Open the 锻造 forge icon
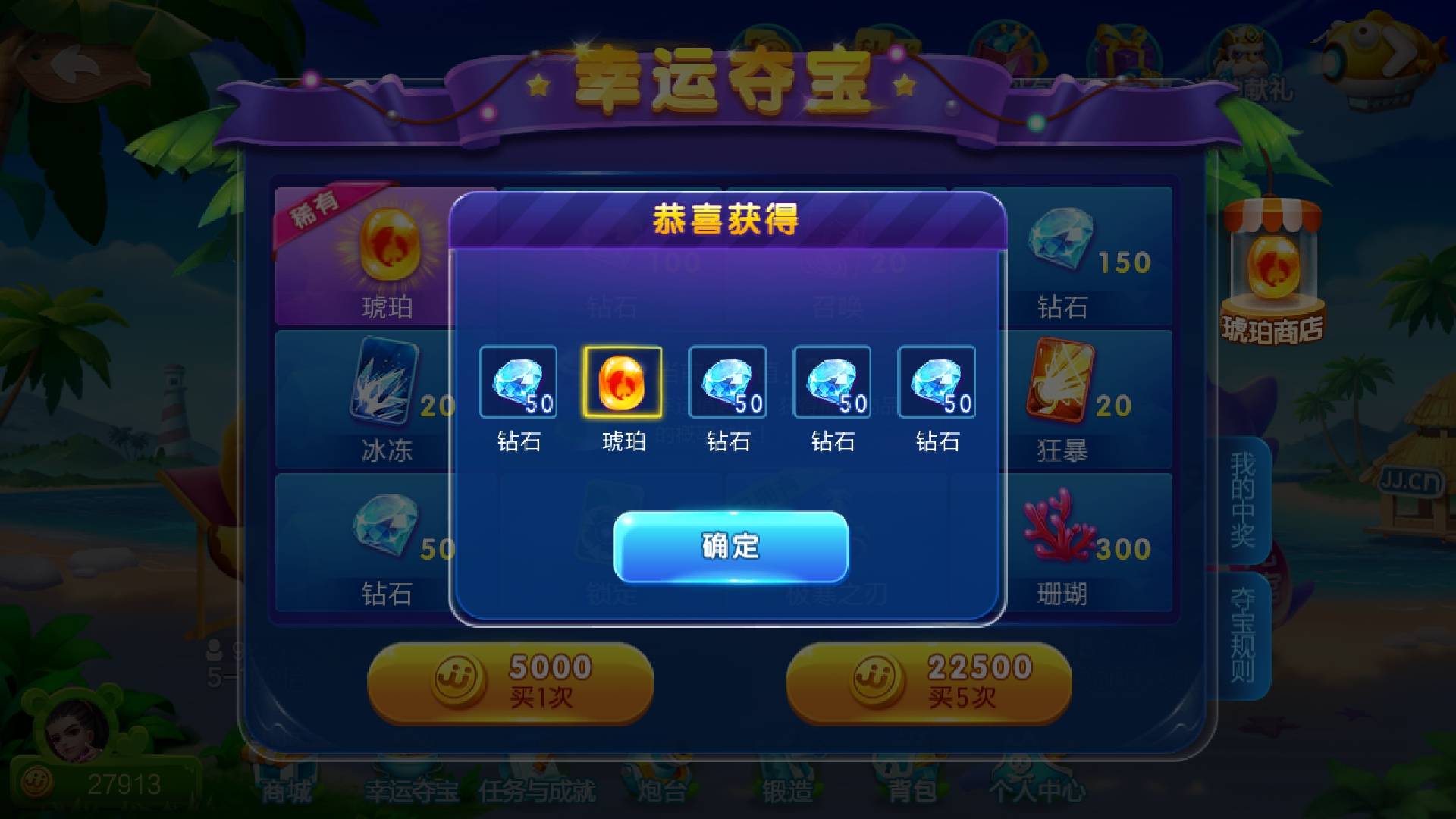This screenshot has width=1456, height=819. tap(786, 789)
